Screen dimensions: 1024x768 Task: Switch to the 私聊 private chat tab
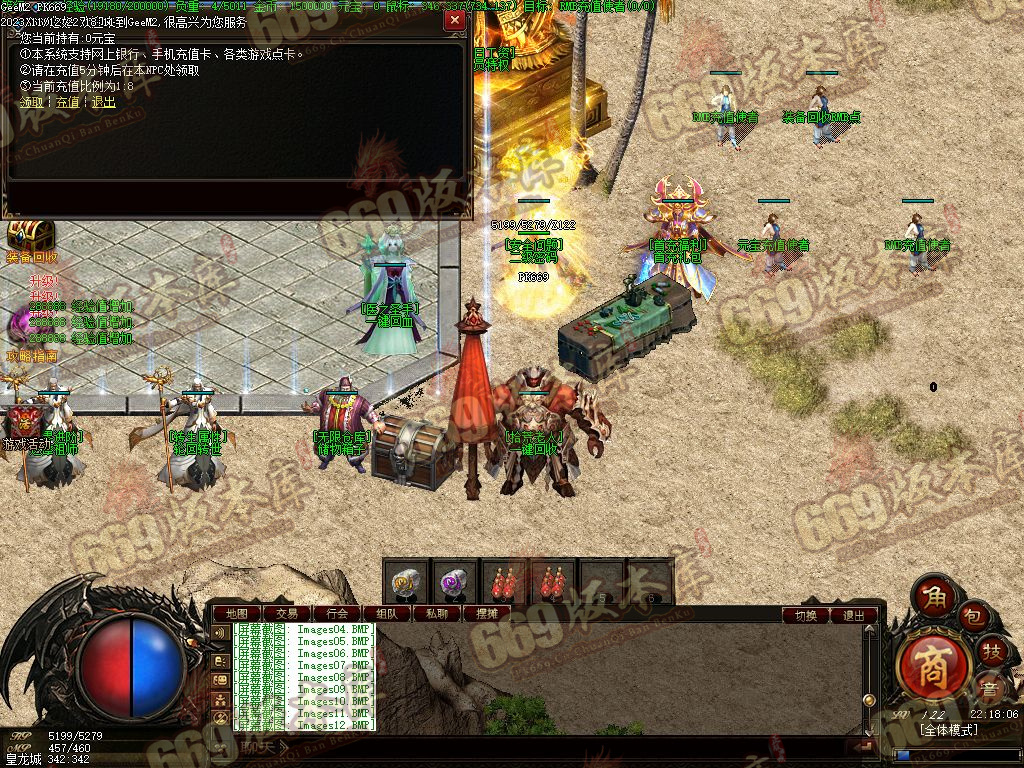point(437,614)
